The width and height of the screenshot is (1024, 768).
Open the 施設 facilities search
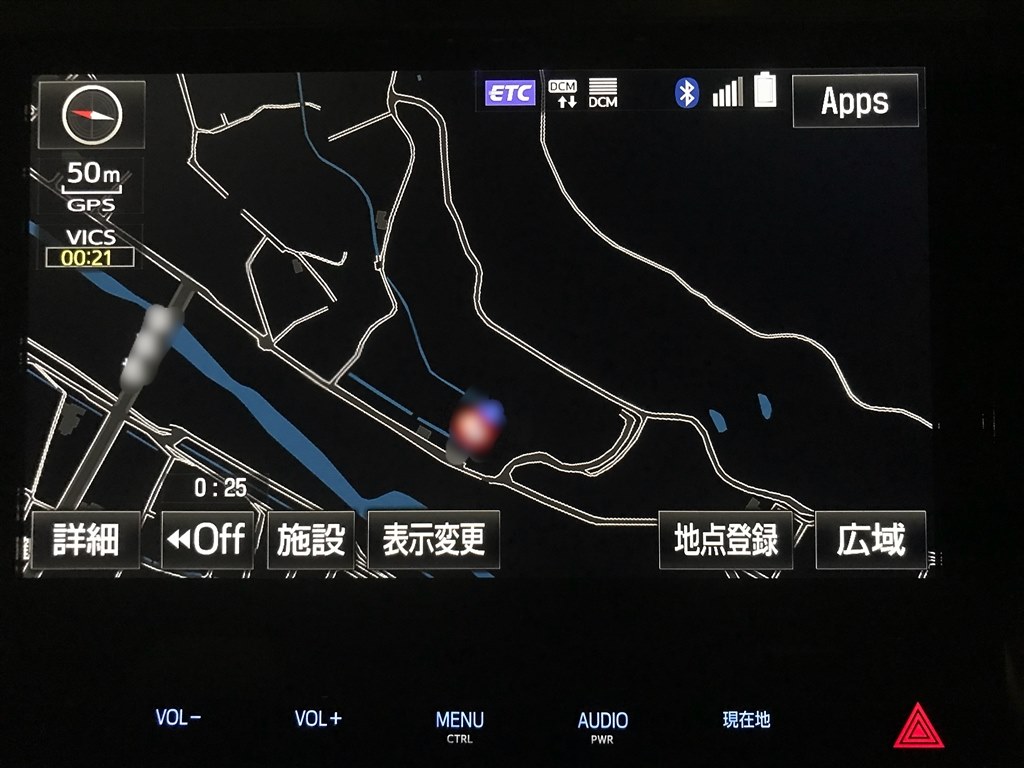click(x=310, y=540)
